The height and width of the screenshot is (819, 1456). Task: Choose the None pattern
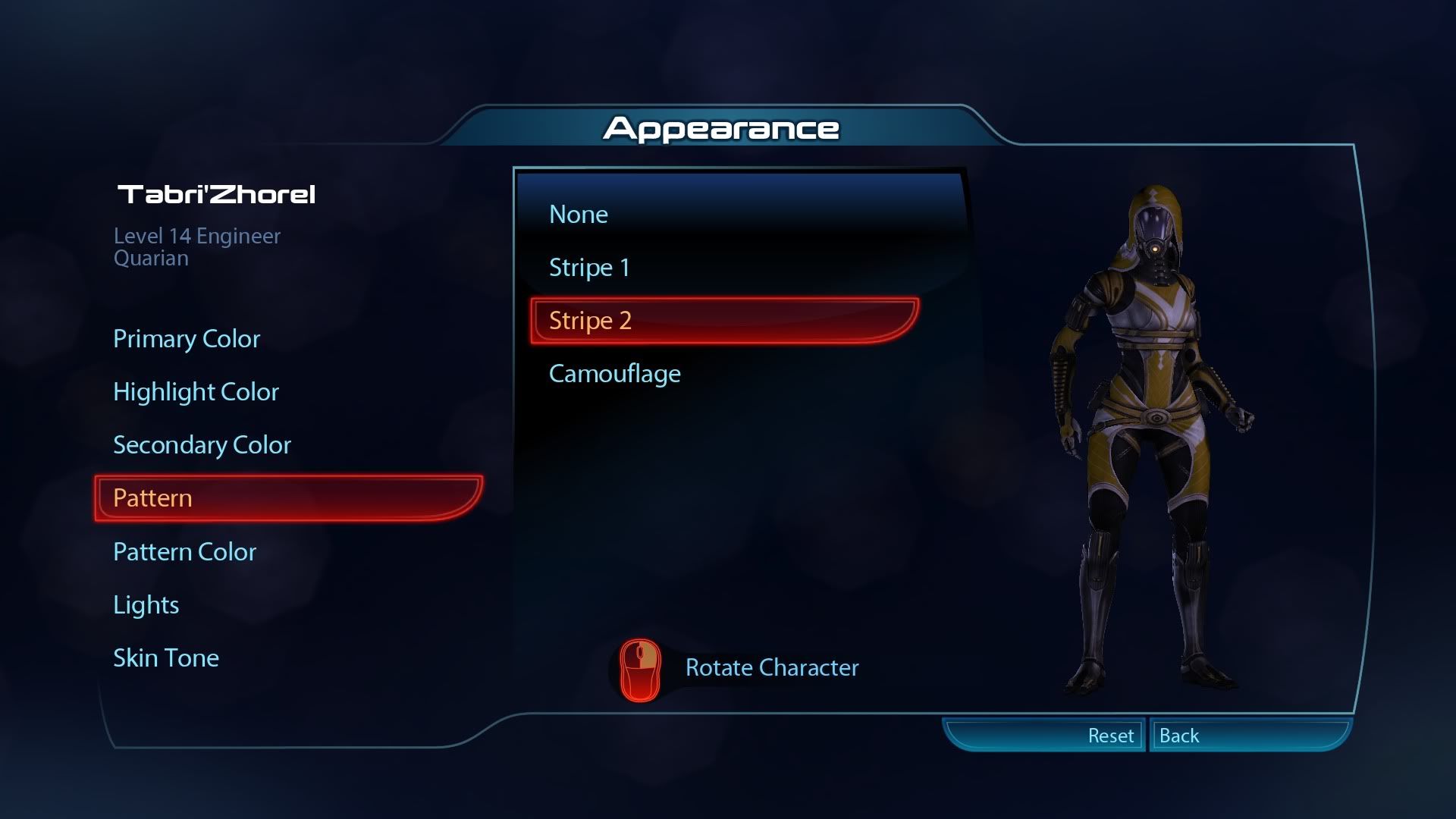pos(579,215)
